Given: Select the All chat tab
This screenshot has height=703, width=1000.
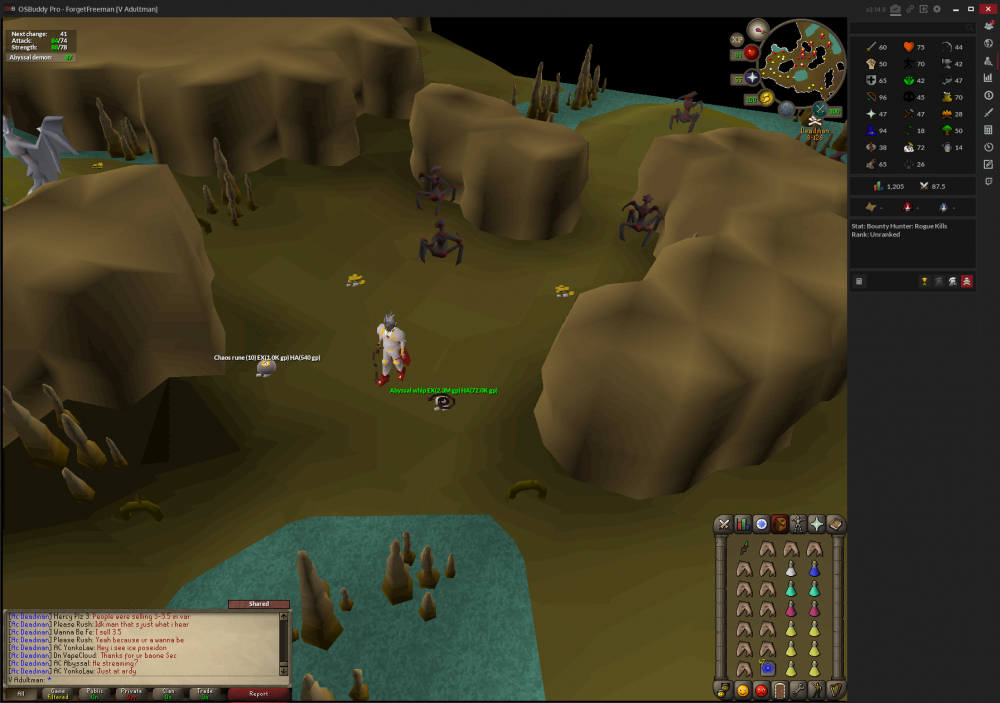Looking at the screenshot, I should pyautogui.click(x=21, y=693).
